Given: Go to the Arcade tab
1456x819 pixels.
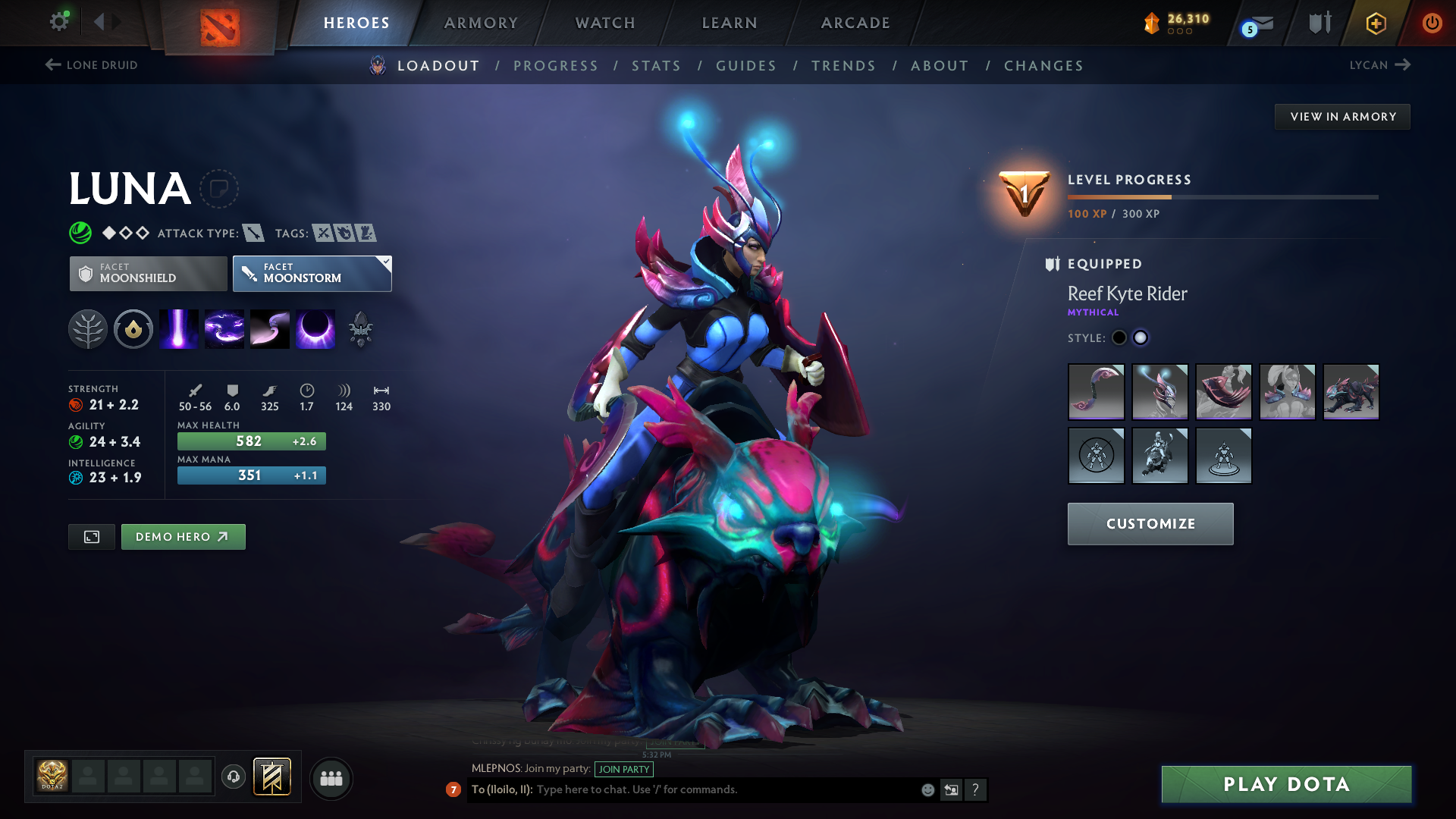Looking at the screenshot, I should 855,23.
